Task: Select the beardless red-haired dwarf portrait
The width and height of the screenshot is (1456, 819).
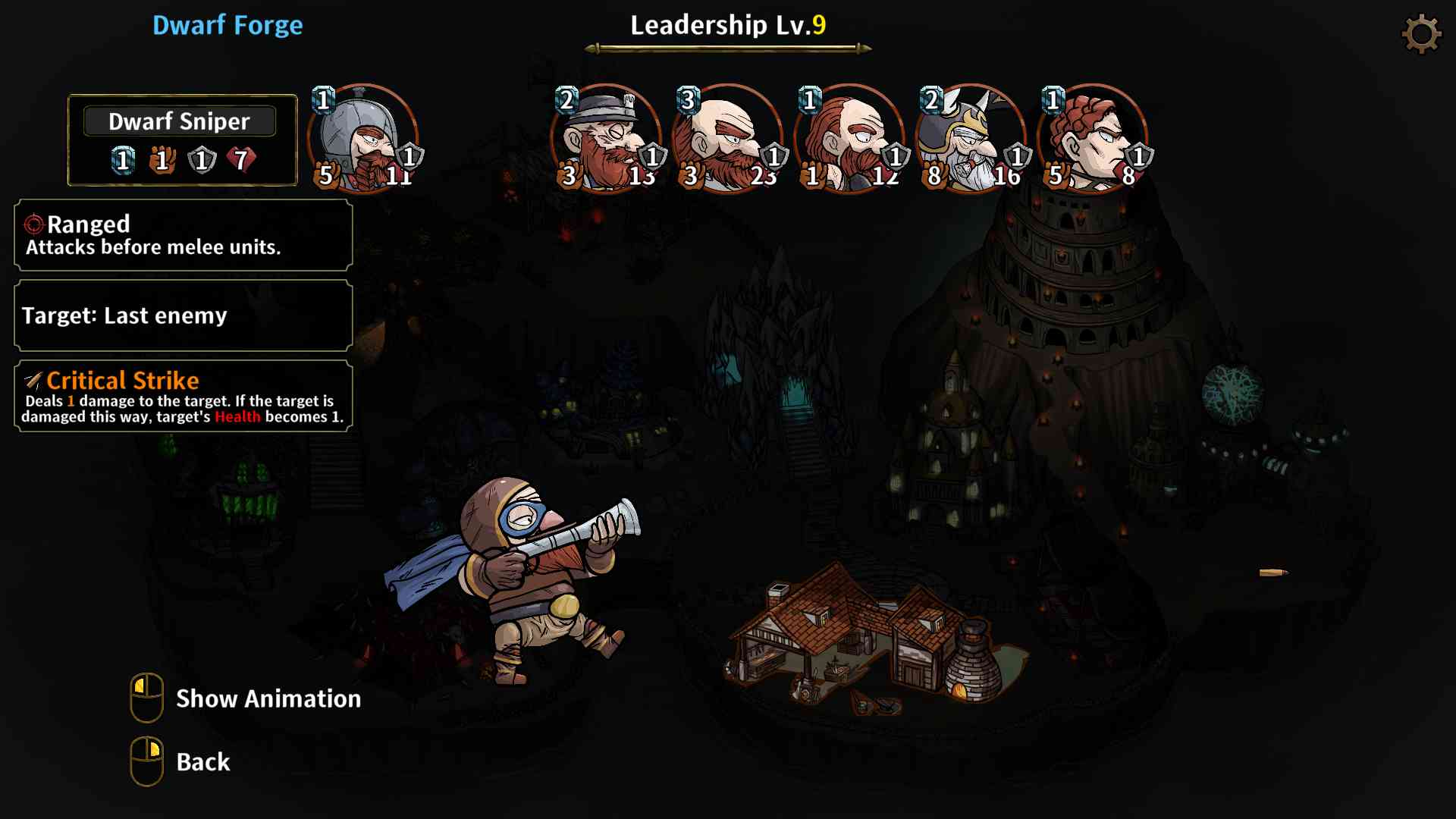Action: (x=1092, y=140)
